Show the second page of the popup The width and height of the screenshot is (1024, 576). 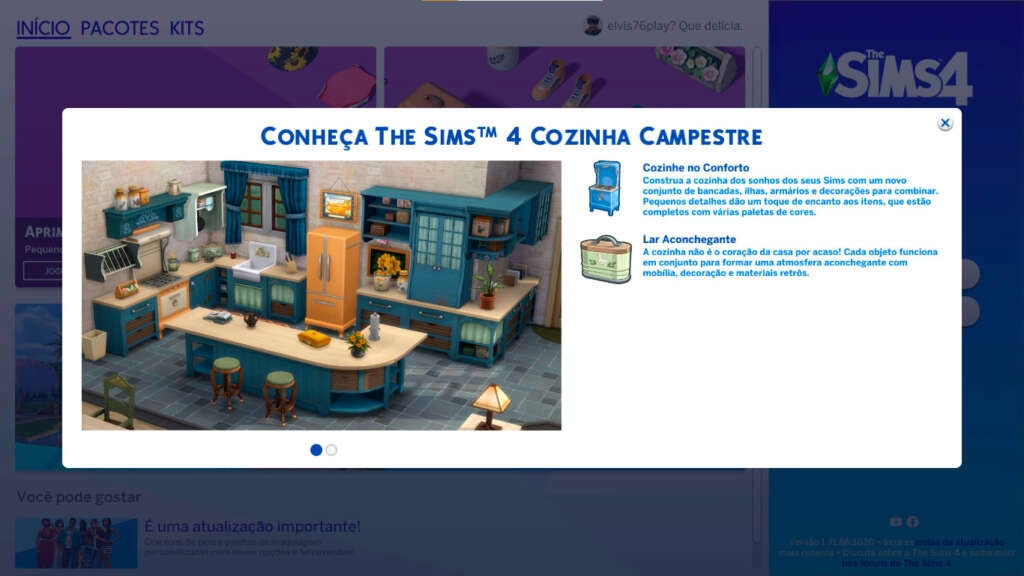332,450
